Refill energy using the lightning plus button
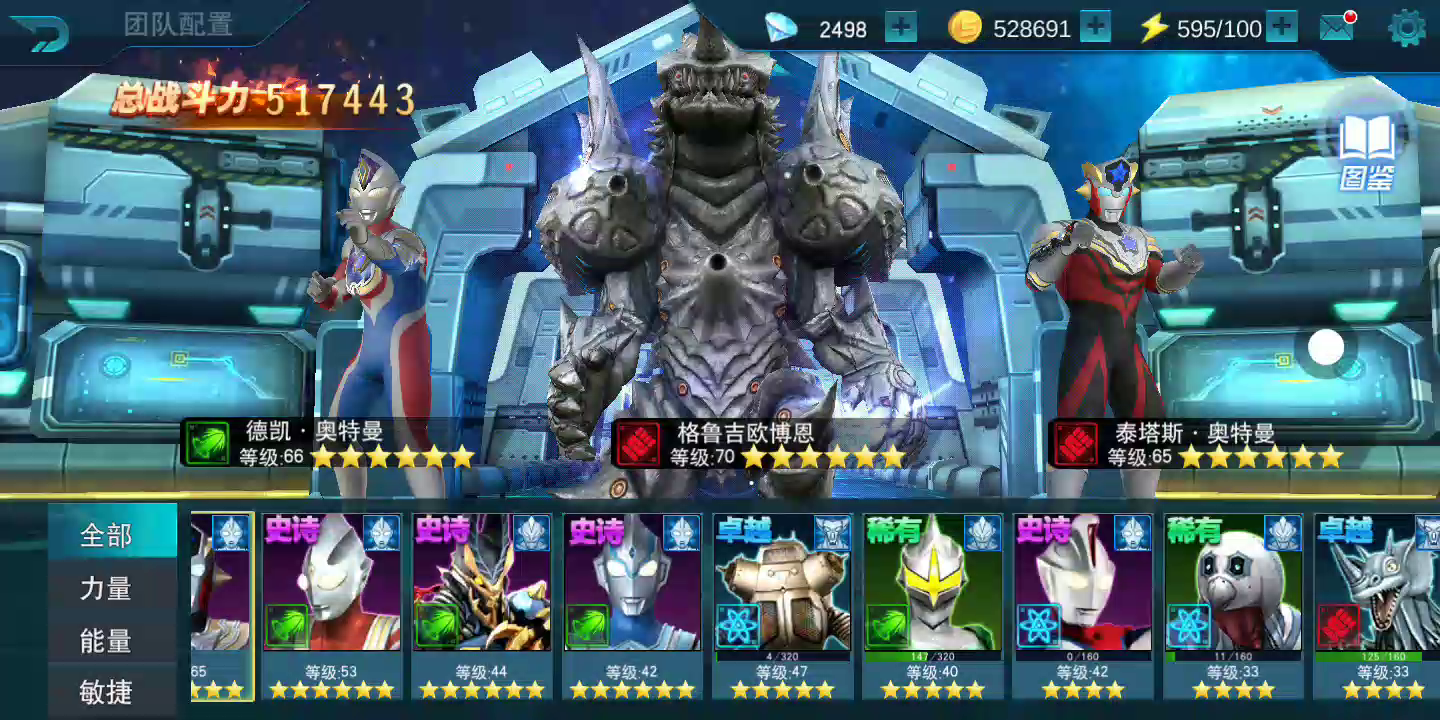The image size is (1440, 720). pos(1282,28)
